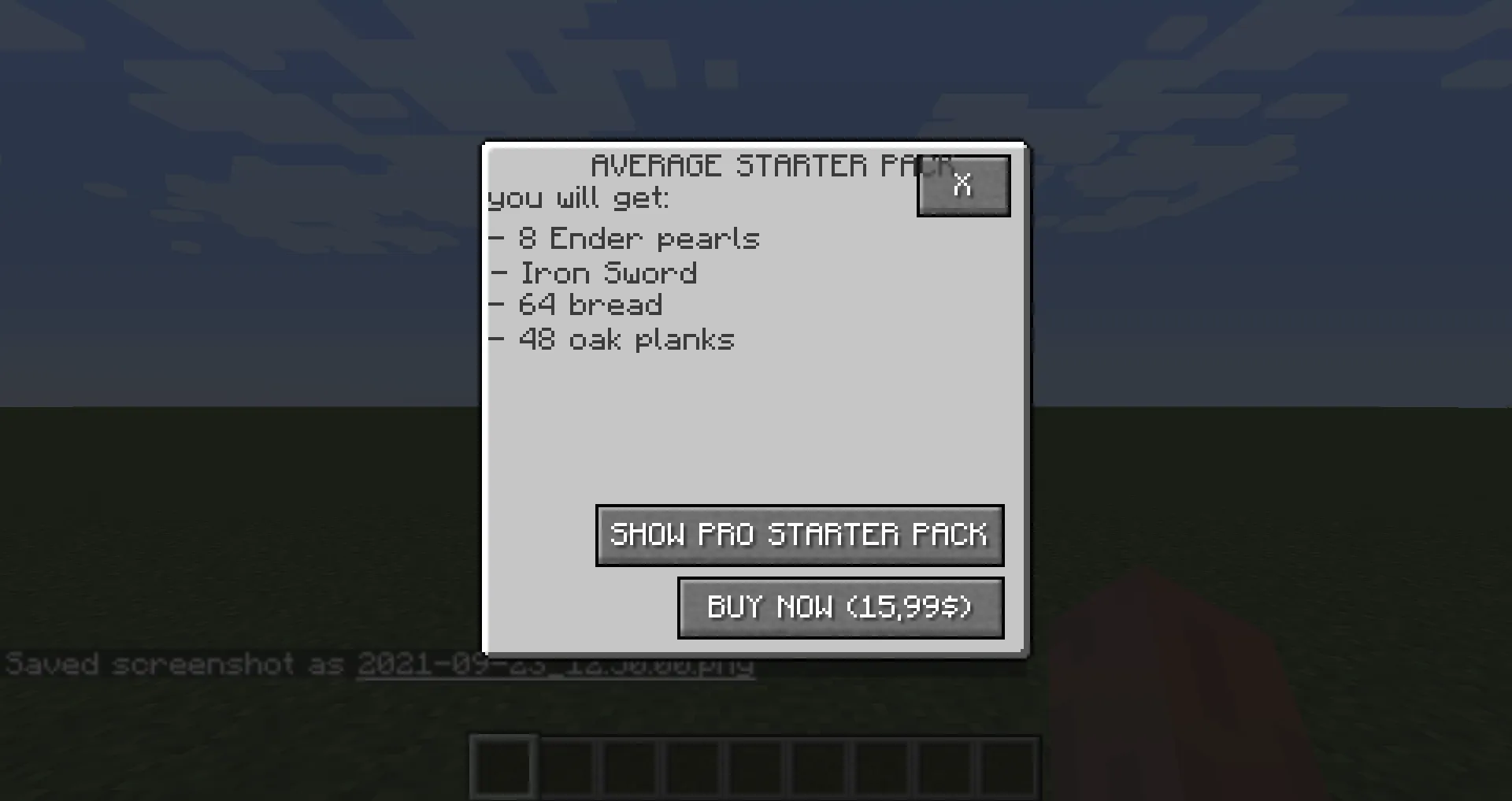Click the X close icon on the dialog

(962, 185)
